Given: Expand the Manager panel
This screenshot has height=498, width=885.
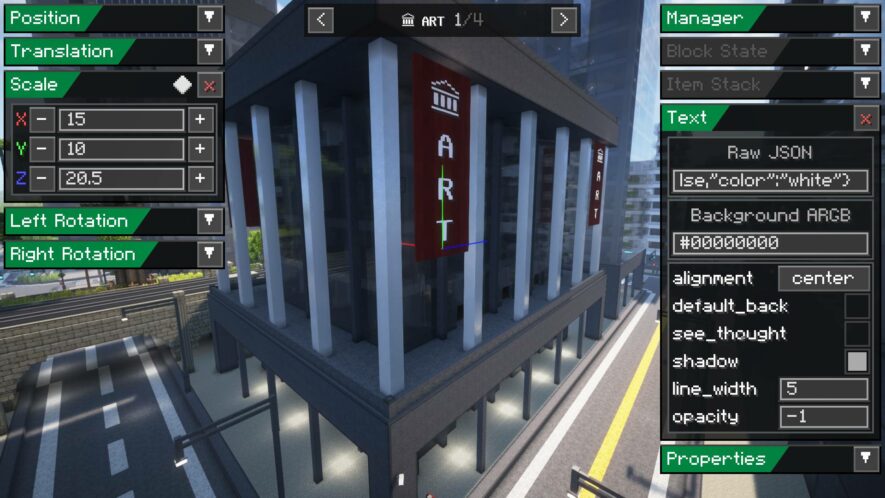Looking at the screenshot, I should click(x=865, y=18).
